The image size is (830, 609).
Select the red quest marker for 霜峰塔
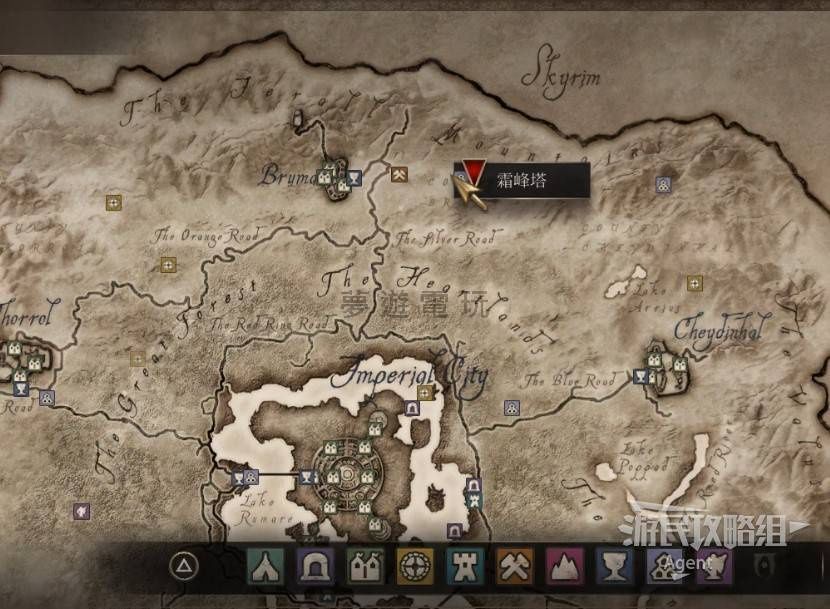click(x=475, y=177)
